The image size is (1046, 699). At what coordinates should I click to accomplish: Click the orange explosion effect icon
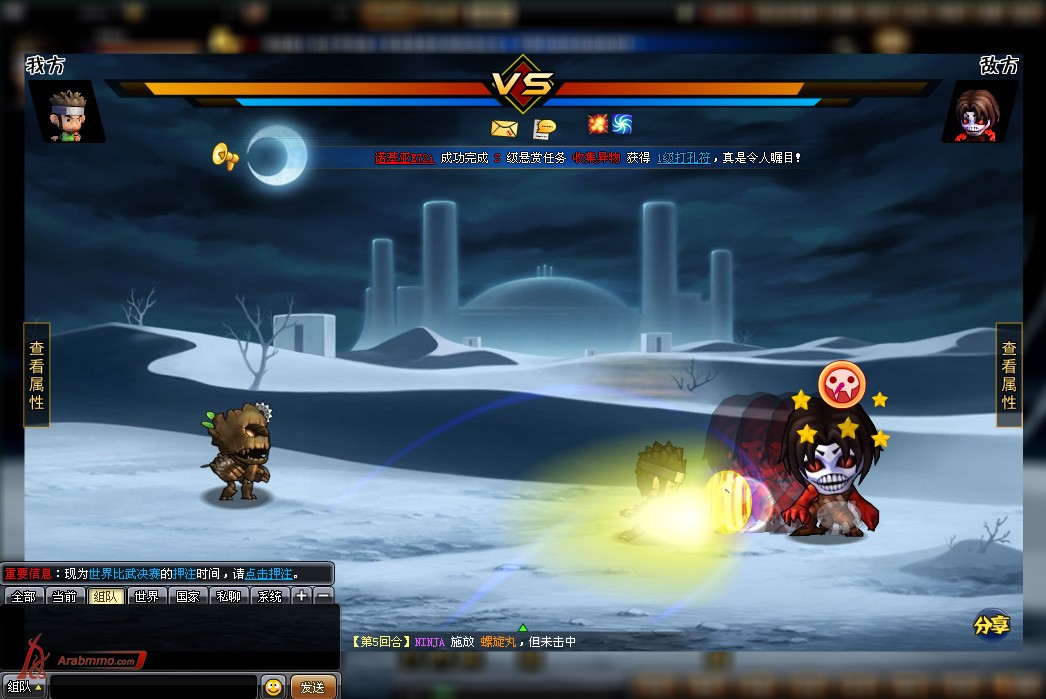[598, 124]
